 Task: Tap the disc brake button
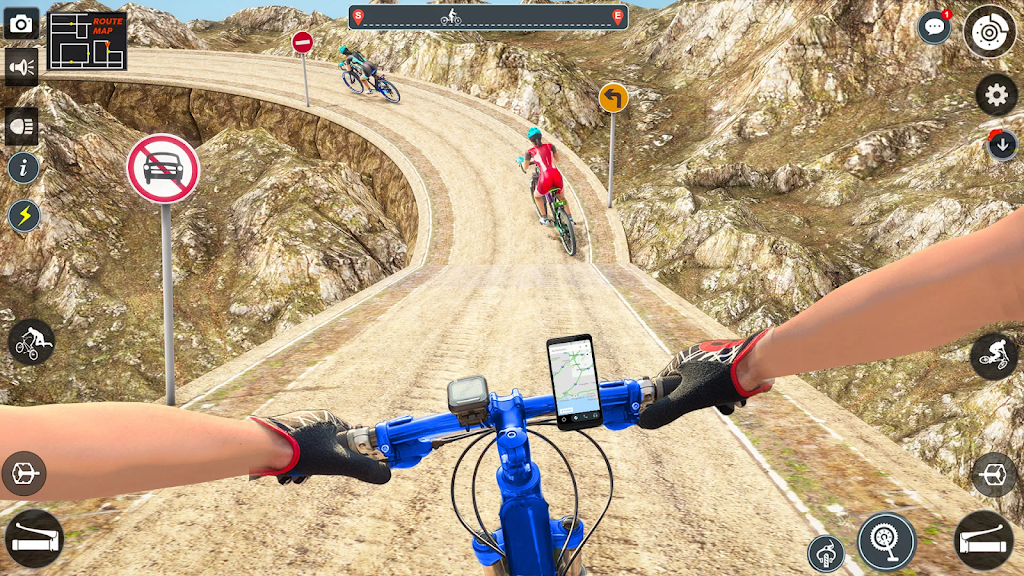(x=989, y=30)
